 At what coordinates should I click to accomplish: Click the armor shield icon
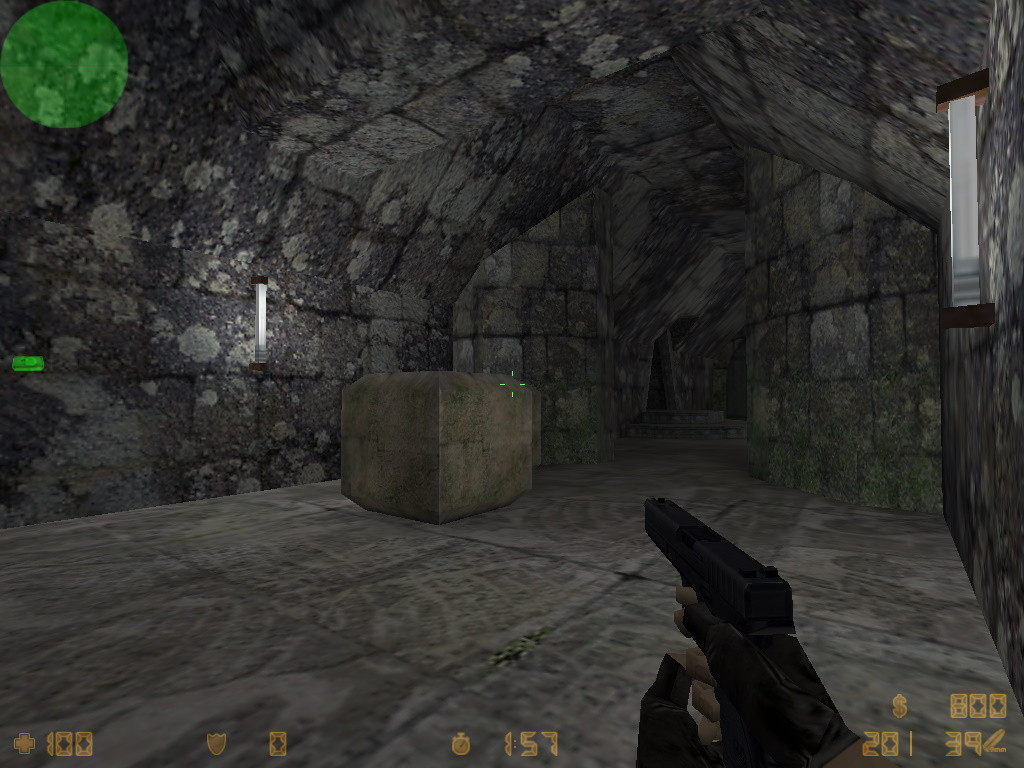(x=216, y=743)
